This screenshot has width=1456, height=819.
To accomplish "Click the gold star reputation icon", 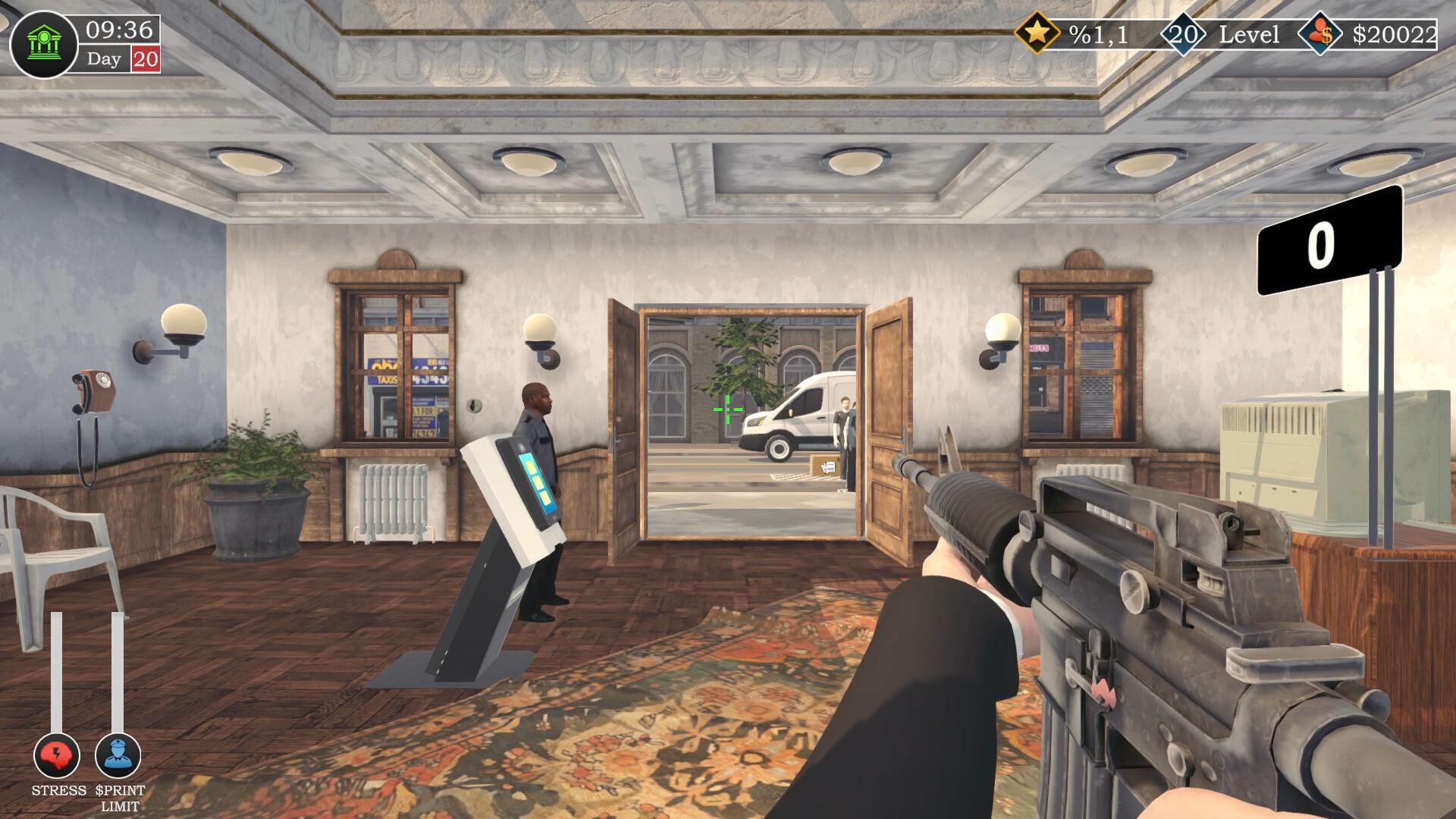I will pos(1038,33).
